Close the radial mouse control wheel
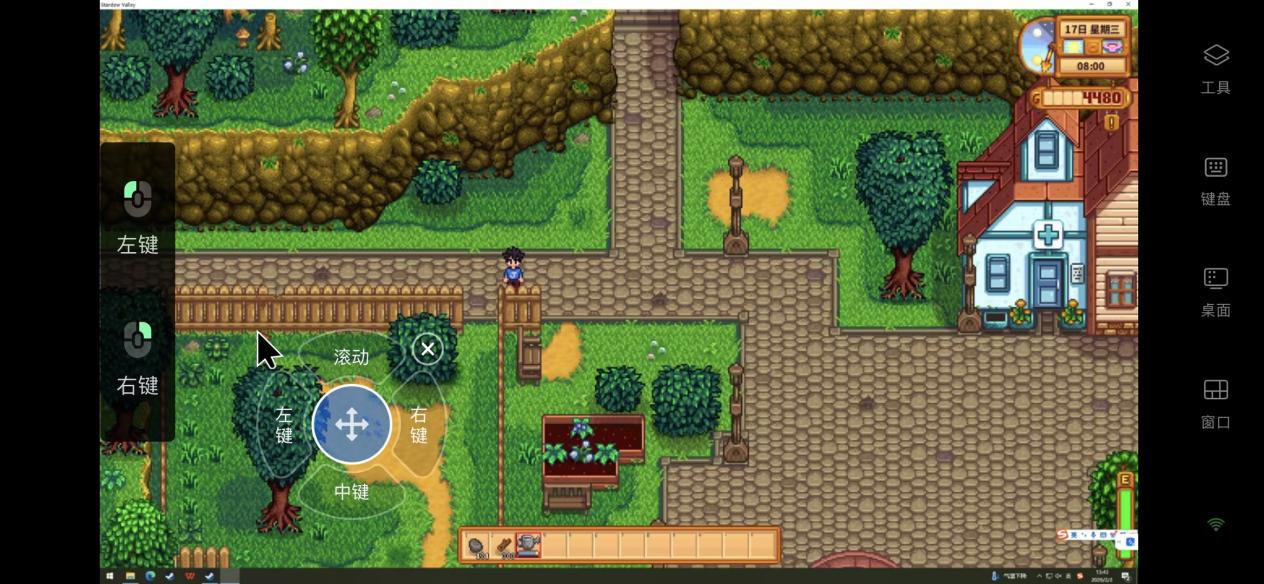The image size is (1264, 584). click(427, 349)
